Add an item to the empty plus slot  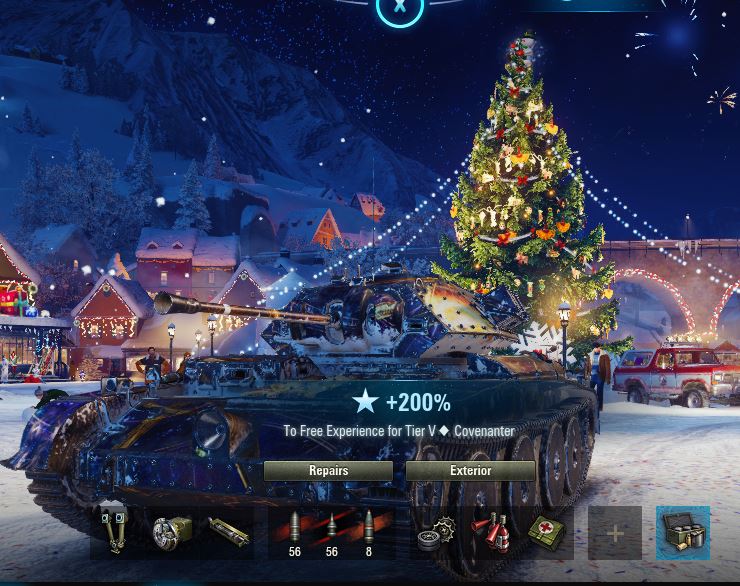pos(614,534)
